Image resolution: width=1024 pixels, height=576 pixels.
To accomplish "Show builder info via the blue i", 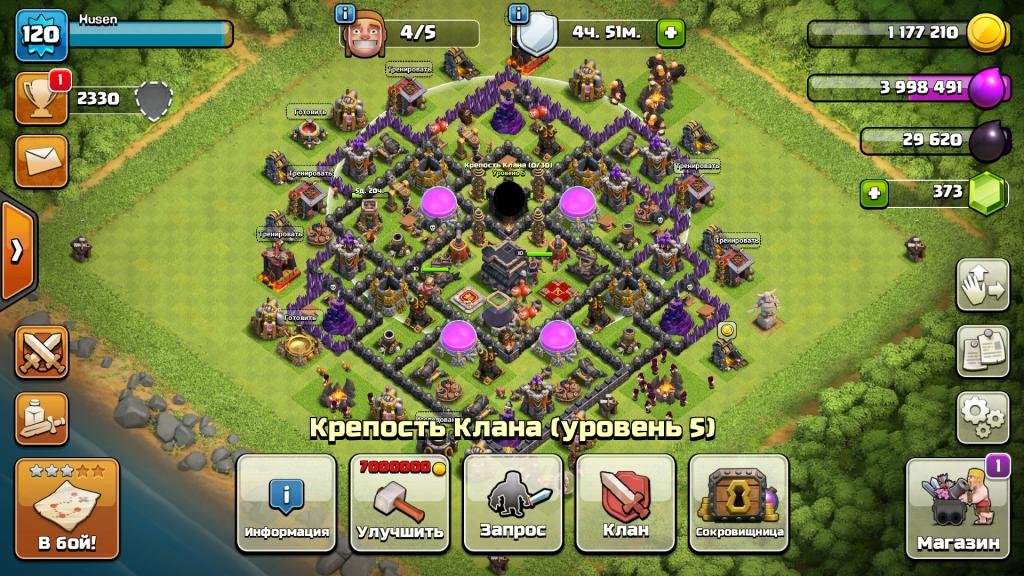I will coord(346,13).
